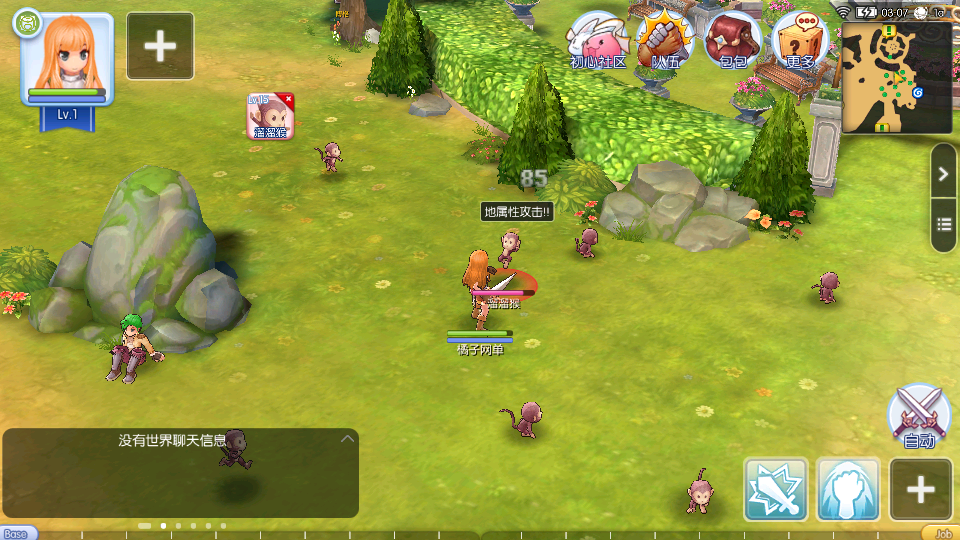This screenshot has height=540, width=960.
Task: Close the monkey target frame
Action: 288,99
